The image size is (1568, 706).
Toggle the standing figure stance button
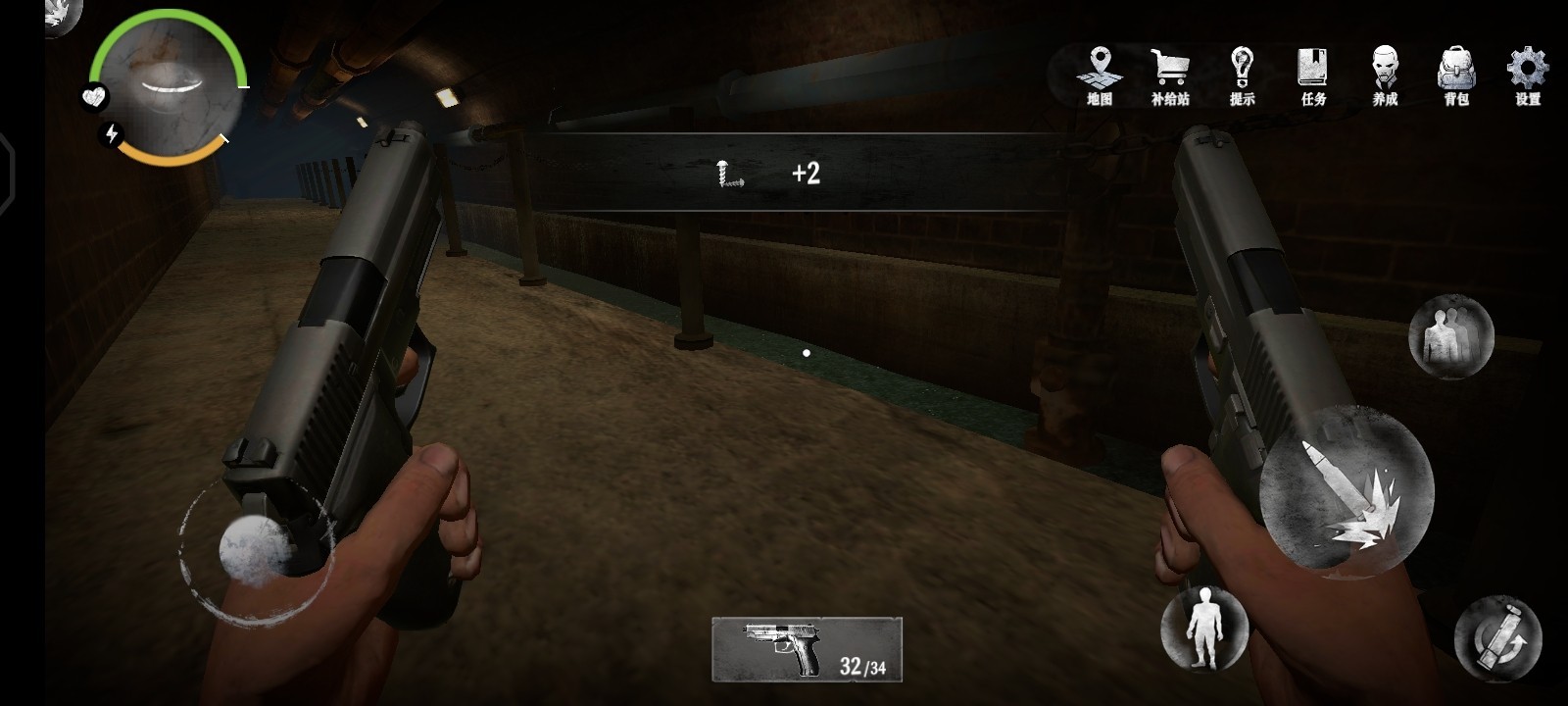click(1203, 629)
